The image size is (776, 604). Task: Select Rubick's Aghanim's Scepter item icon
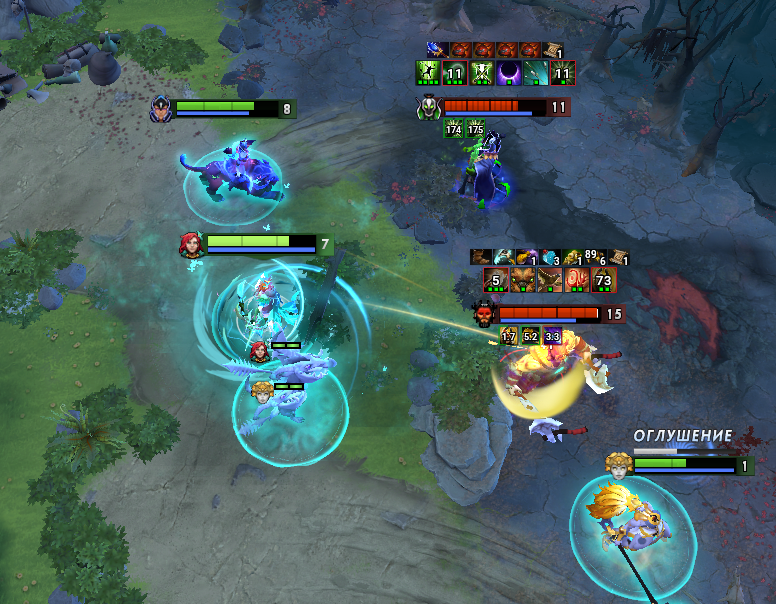(x=436, y=49)
